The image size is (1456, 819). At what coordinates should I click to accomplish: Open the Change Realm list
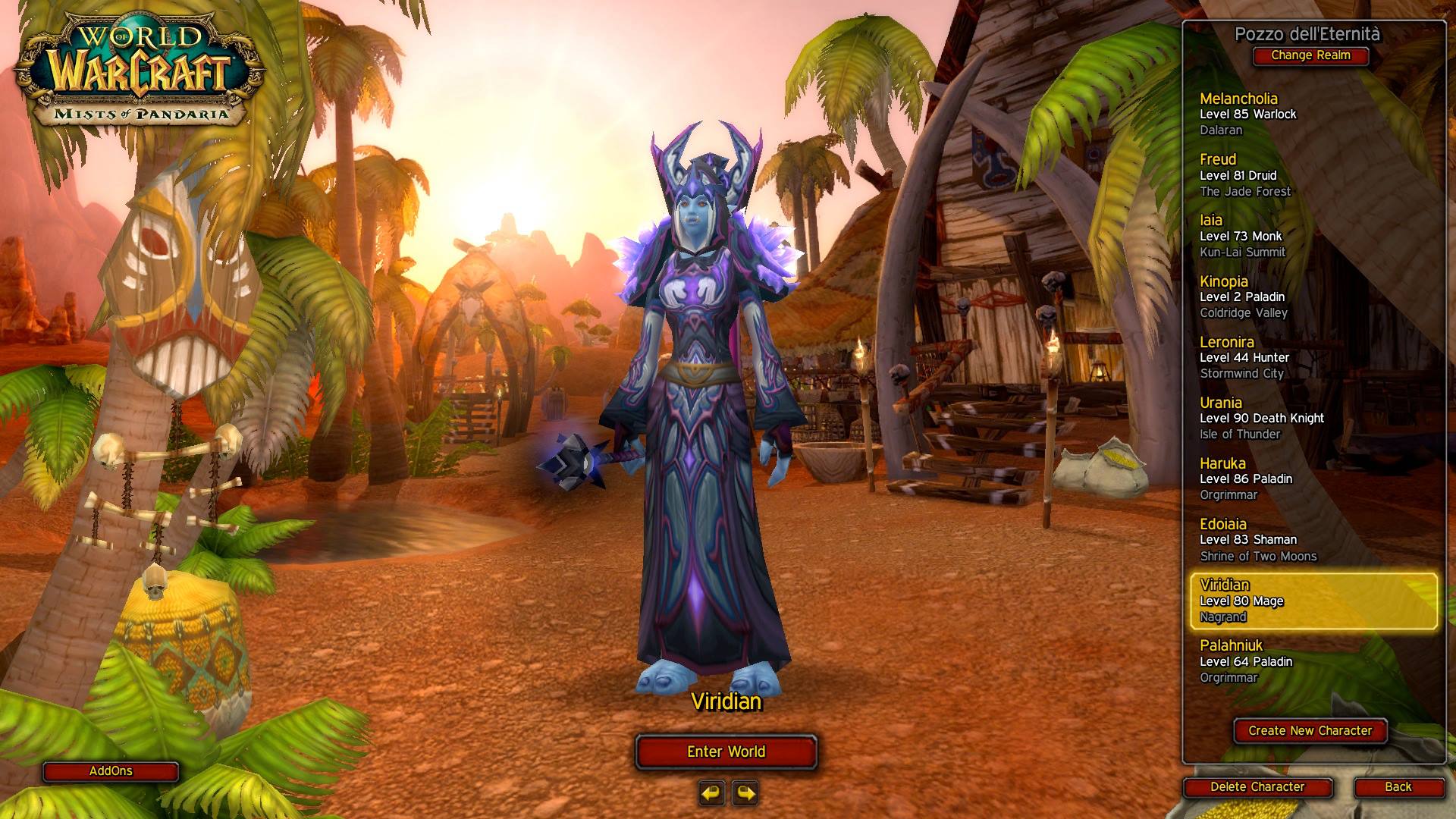point(1310,55)
